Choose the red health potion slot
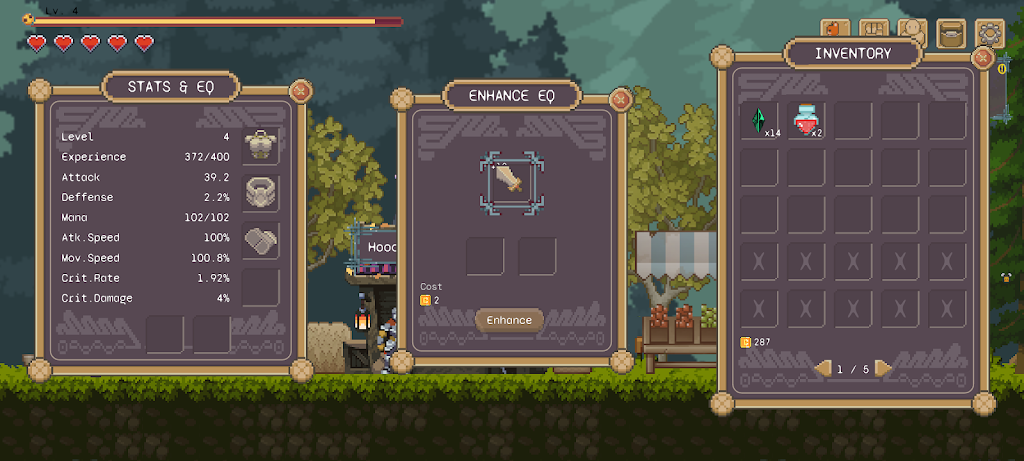The image size is (1024, 461). pos(806,121)
